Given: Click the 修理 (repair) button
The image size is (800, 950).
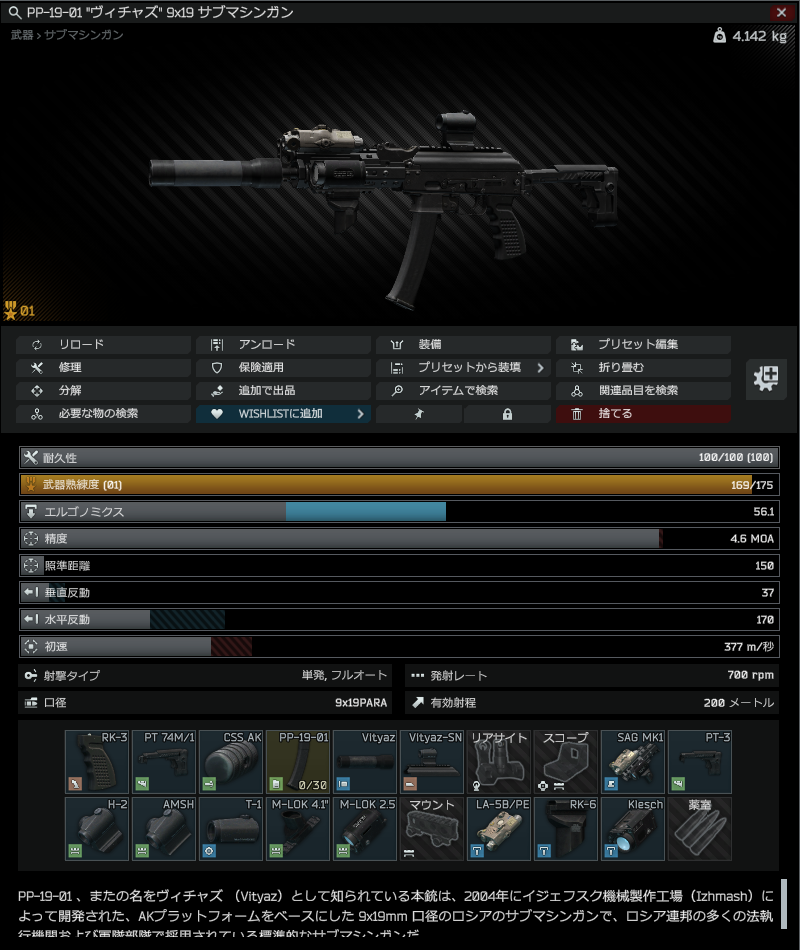Looking at the screenshot, I should click(x=103, y=367).
